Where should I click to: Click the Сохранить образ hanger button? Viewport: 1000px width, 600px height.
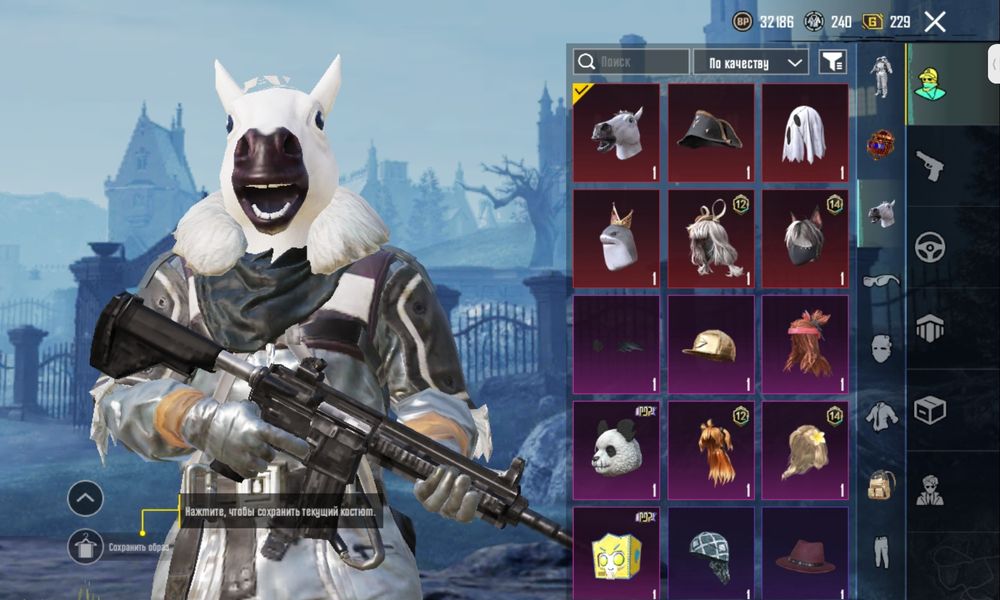click(x=86, y=546)
